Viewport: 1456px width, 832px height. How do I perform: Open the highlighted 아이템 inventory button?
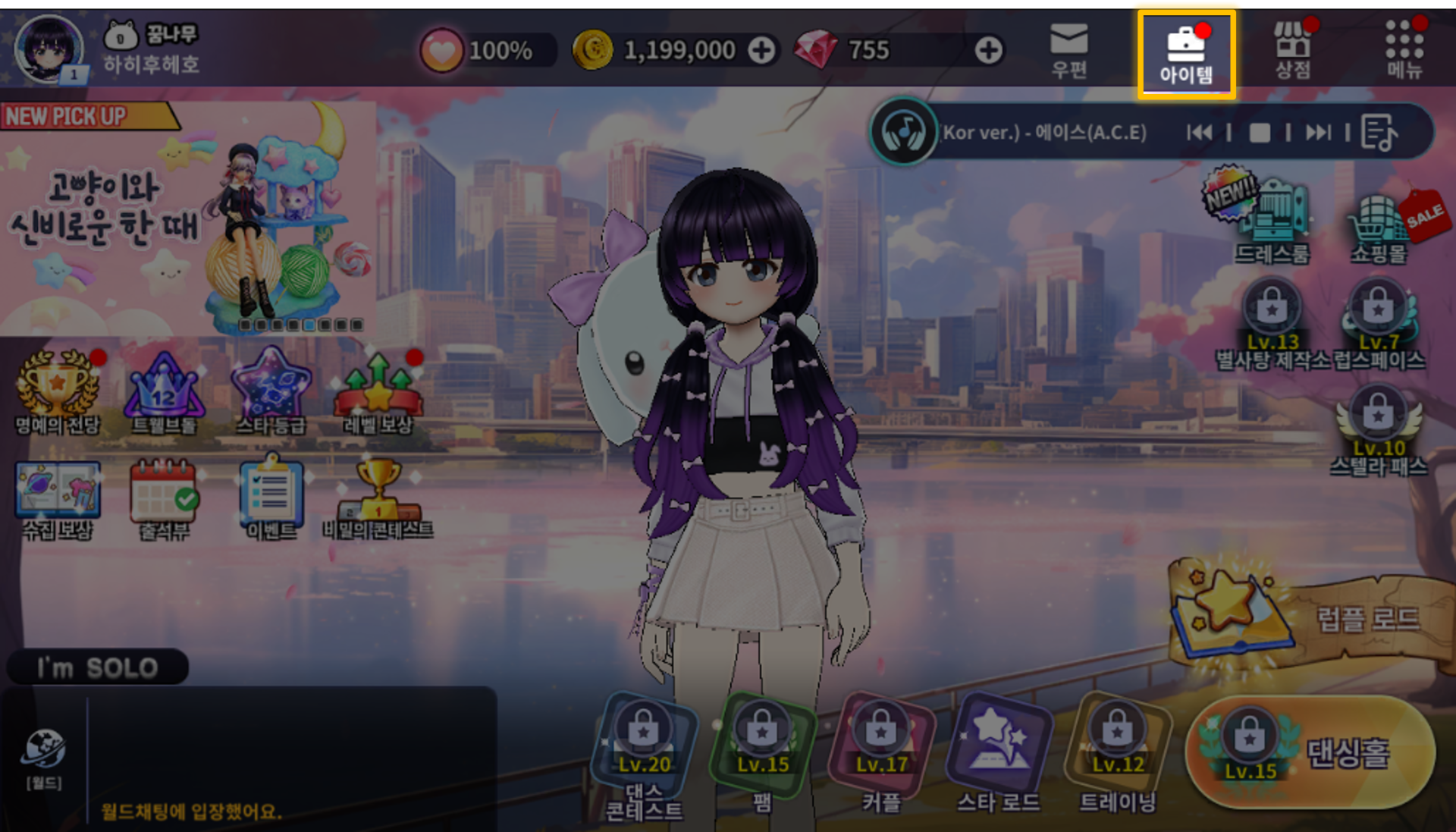point(1186,53)
